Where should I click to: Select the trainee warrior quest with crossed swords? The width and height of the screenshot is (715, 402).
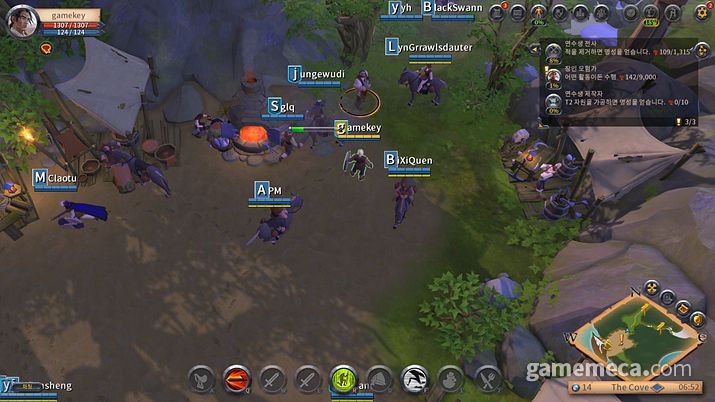point(552,50)
